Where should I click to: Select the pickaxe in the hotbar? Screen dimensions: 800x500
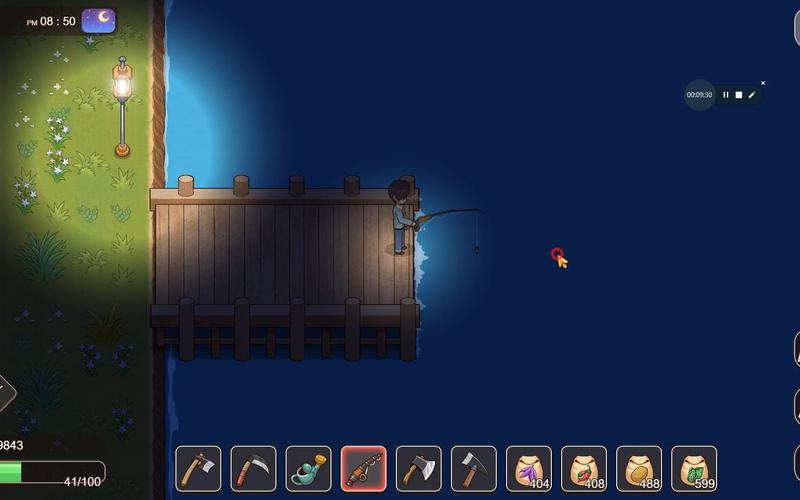coord(473,468)
